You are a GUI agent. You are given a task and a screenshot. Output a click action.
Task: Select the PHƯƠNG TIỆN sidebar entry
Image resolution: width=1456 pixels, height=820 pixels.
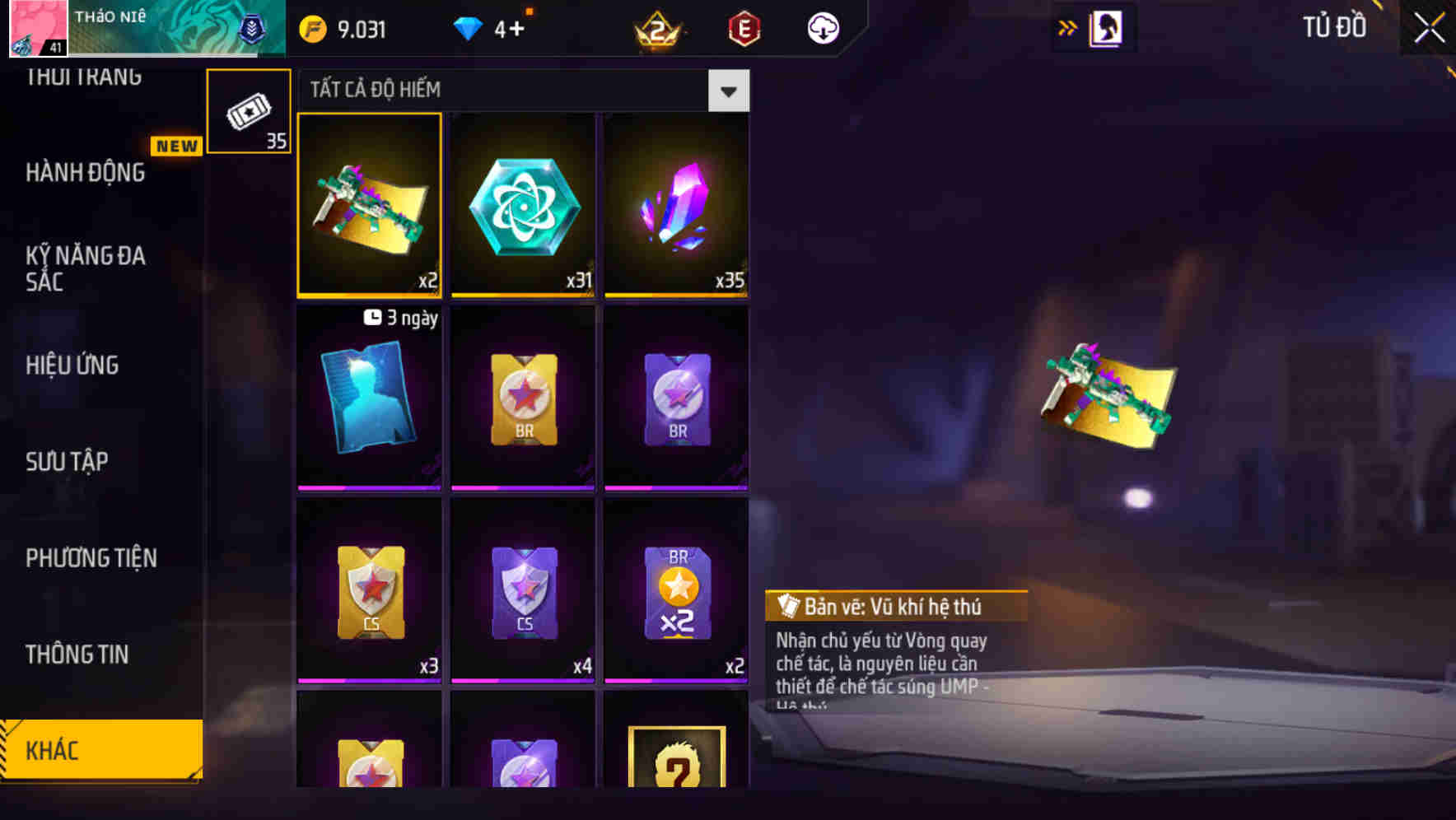(91, 558)
